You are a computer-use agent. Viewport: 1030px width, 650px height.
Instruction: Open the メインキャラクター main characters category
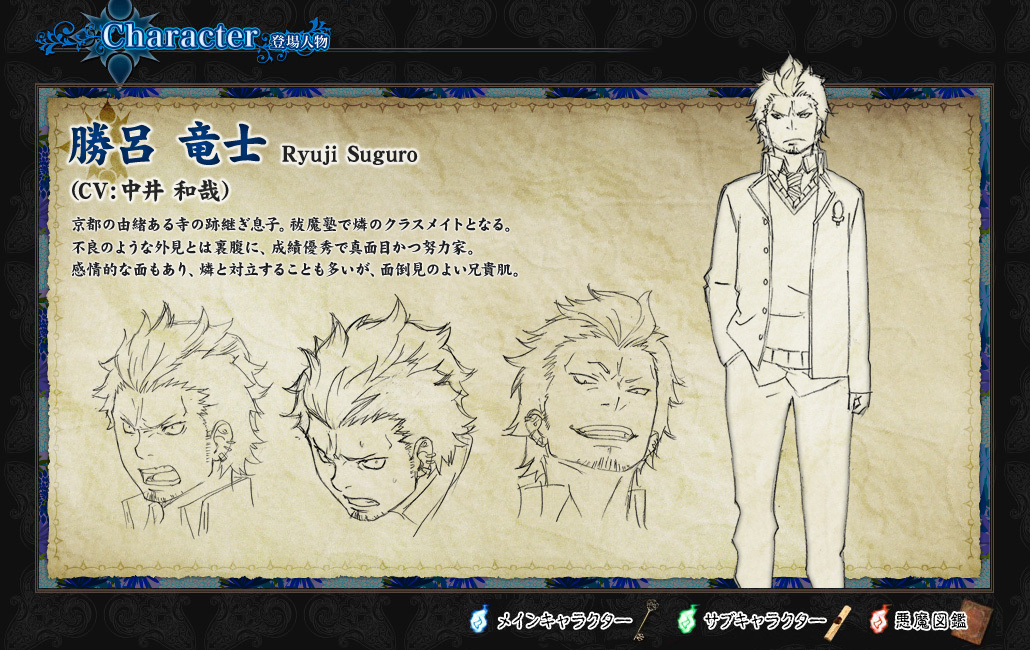click(x=563, y=621)
